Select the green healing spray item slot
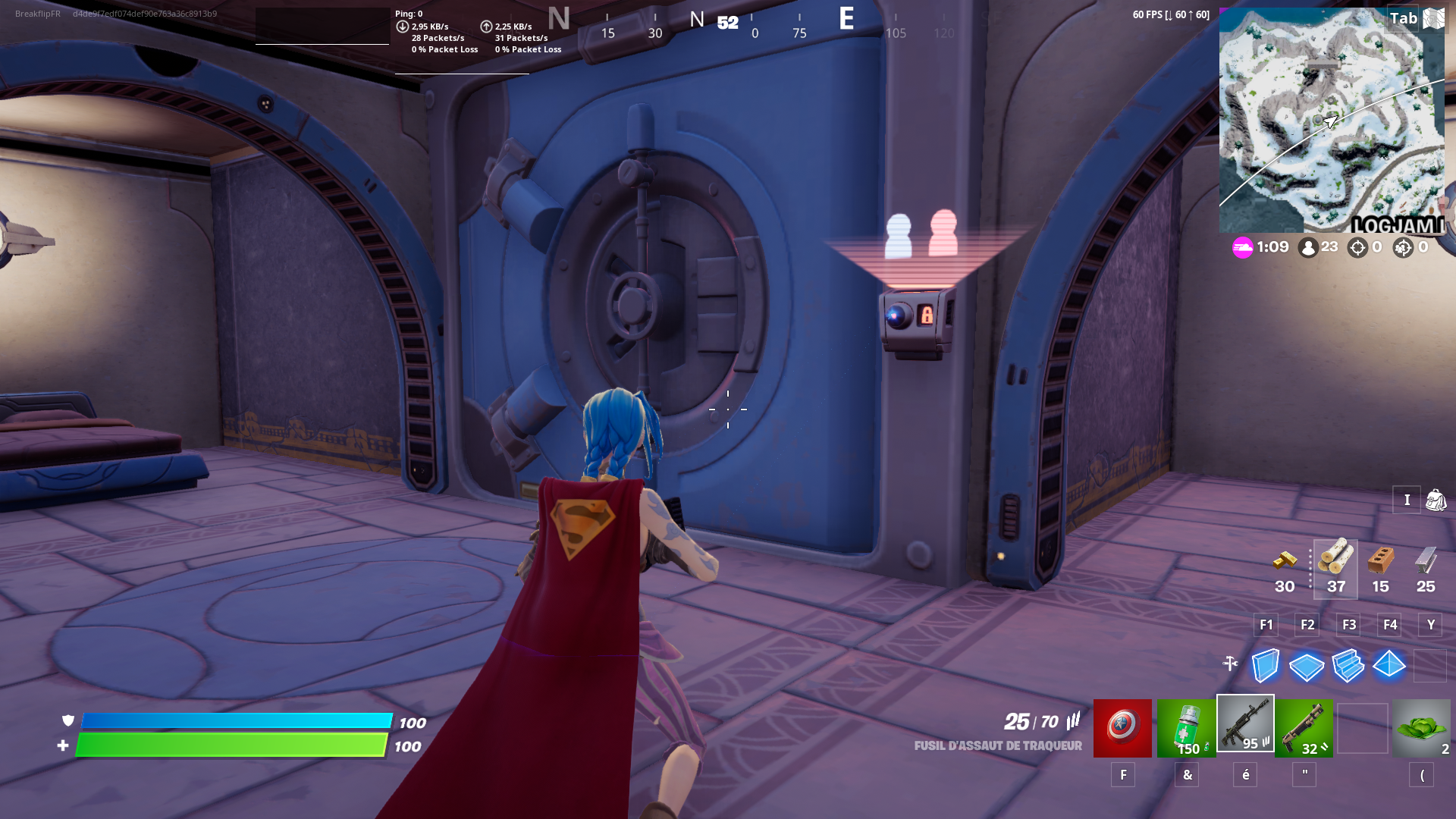Screen dimensions: 1456x819 click(x=1185, y=728)
